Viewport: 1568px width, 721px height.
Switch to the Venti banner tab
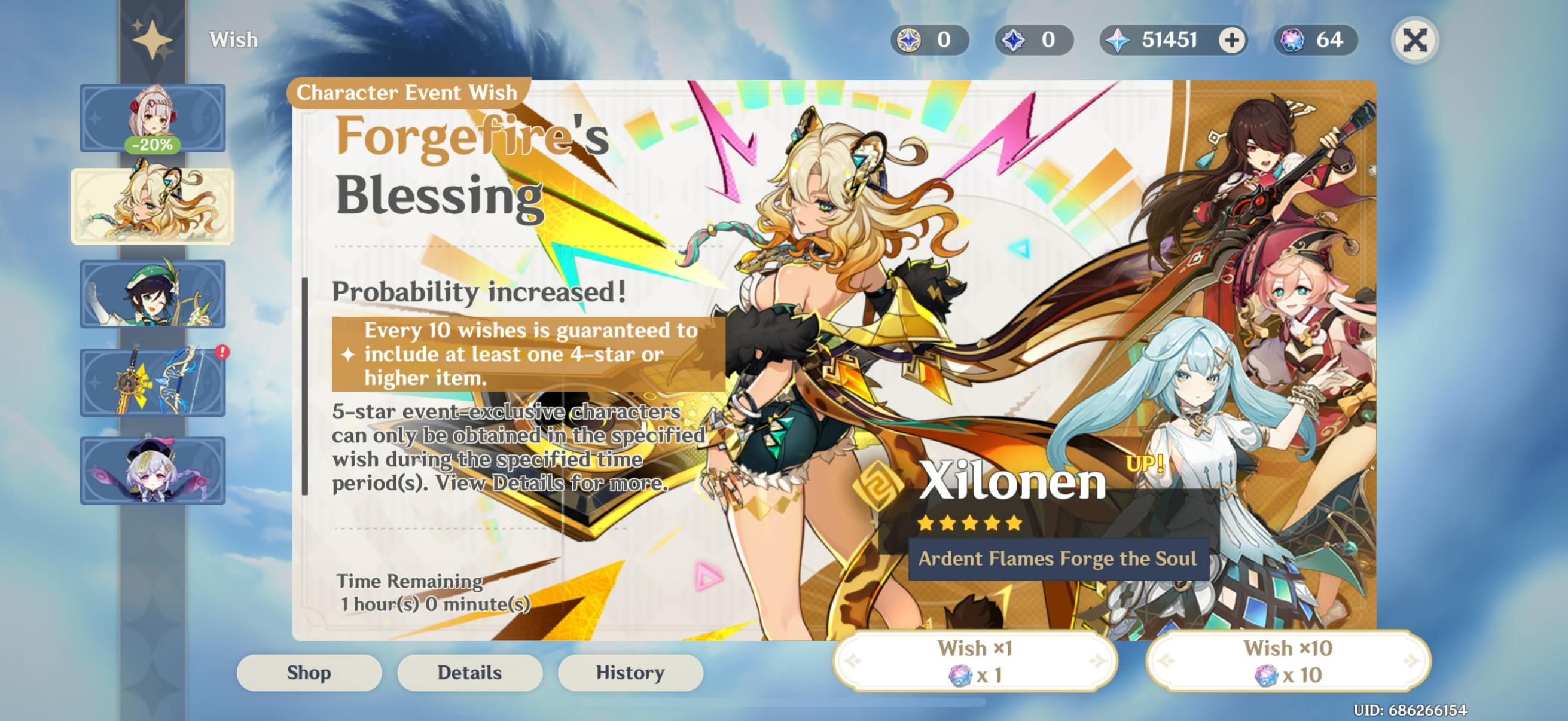[152, 295]
